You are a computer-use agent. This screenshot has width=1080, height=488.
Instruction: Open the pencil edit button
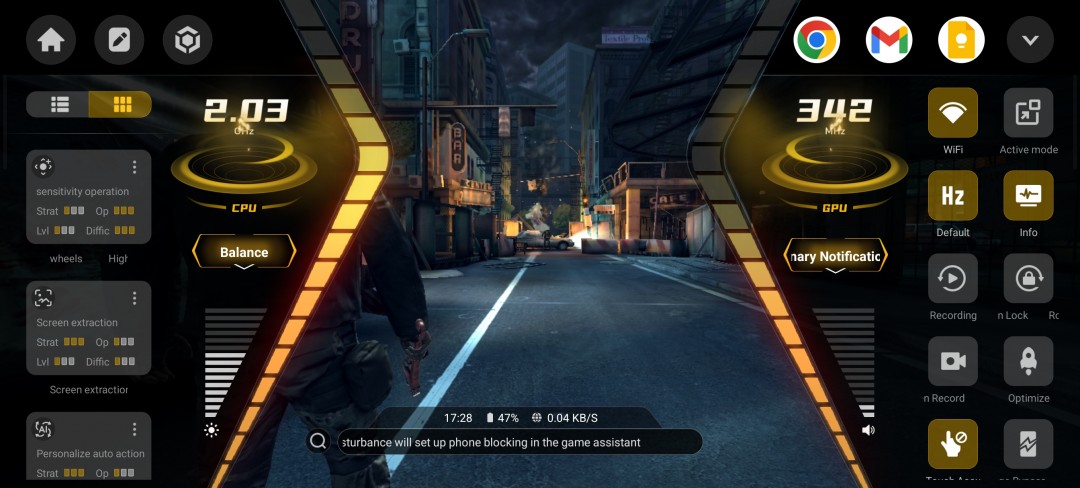[119, 41]
